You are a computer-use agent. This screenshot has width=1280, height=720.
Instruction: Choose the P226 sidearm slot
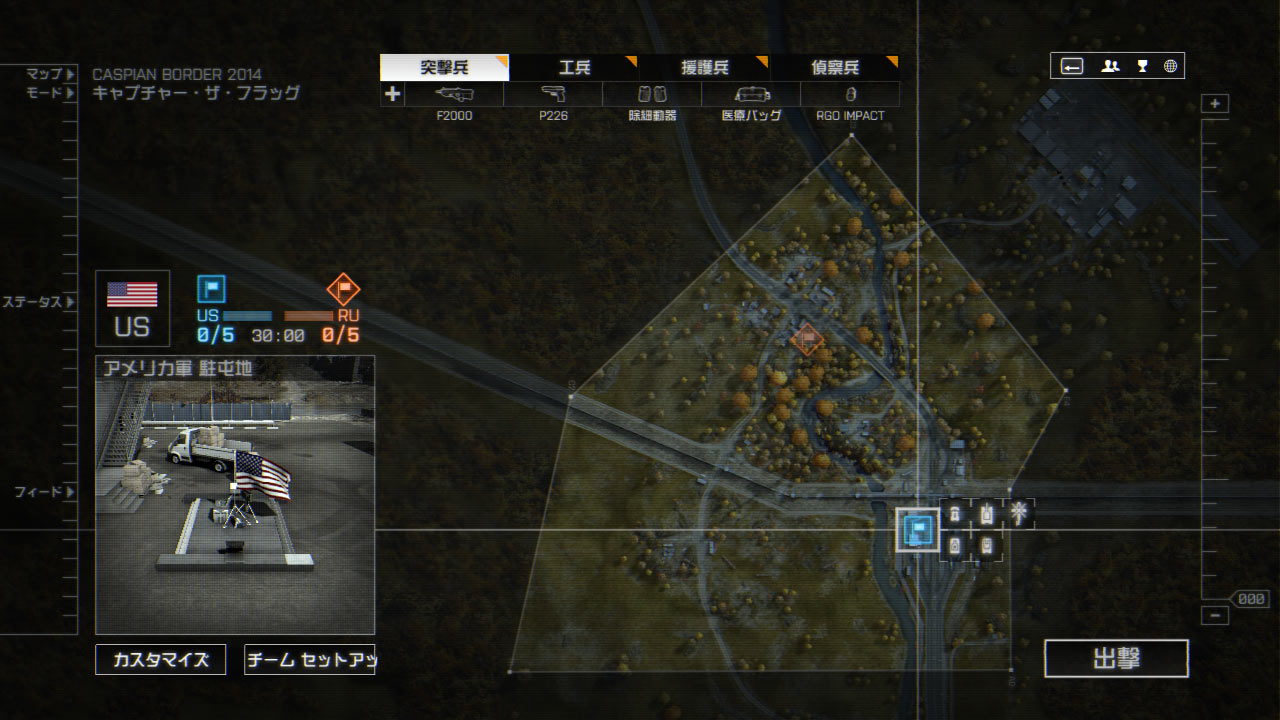pos(553,95)
